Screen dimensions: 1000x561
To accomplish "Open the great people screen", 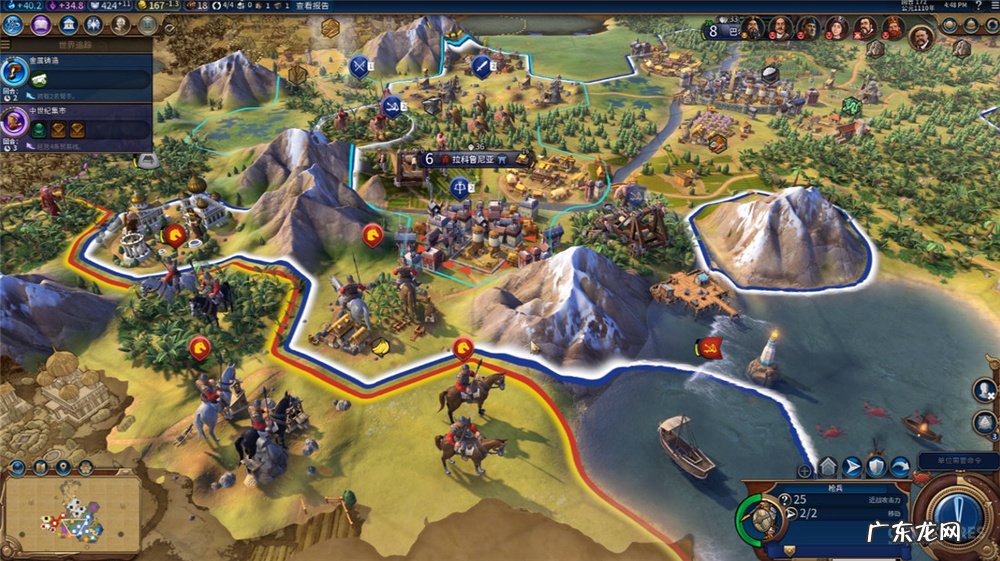I will click(x=120, y=24).
